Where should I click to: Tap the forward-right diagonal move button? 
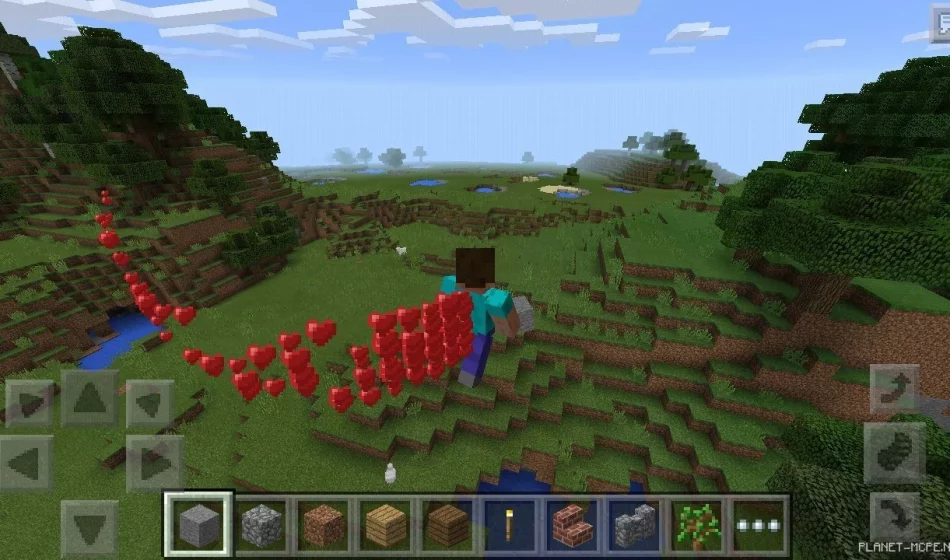coord(151,403)
